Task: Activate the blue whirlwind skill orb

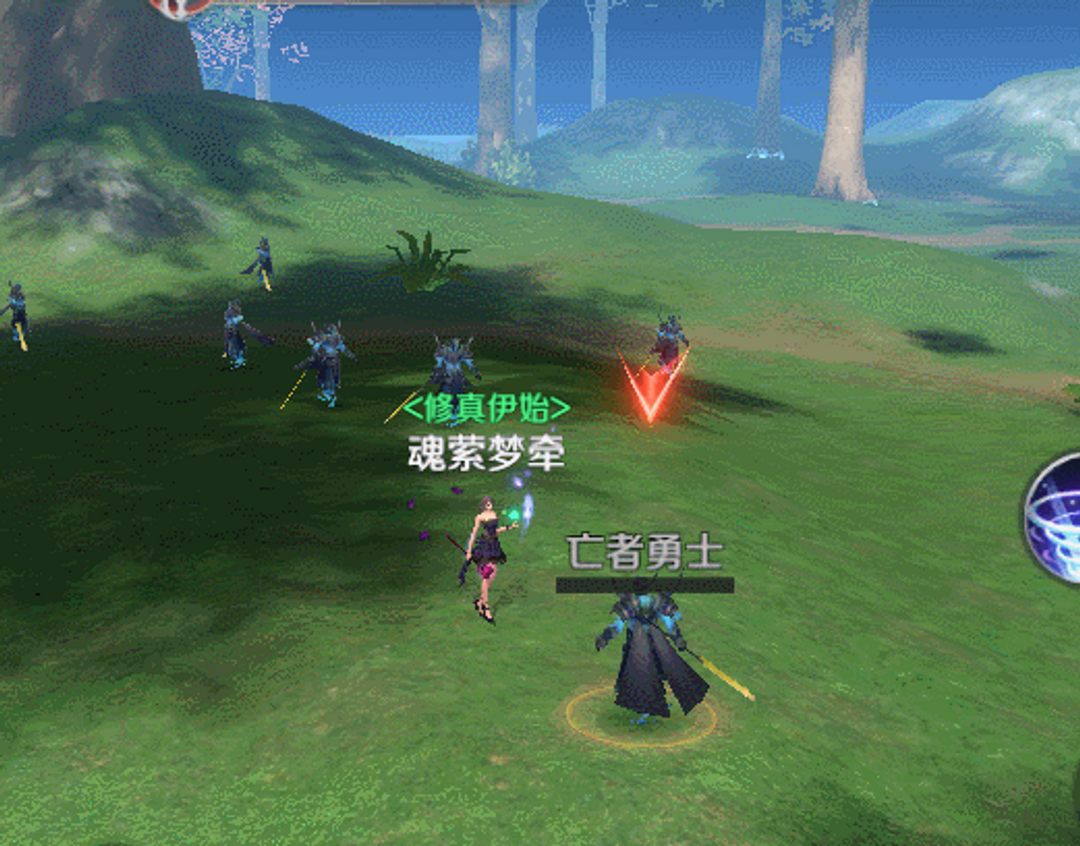Action: coord(1057,517)
